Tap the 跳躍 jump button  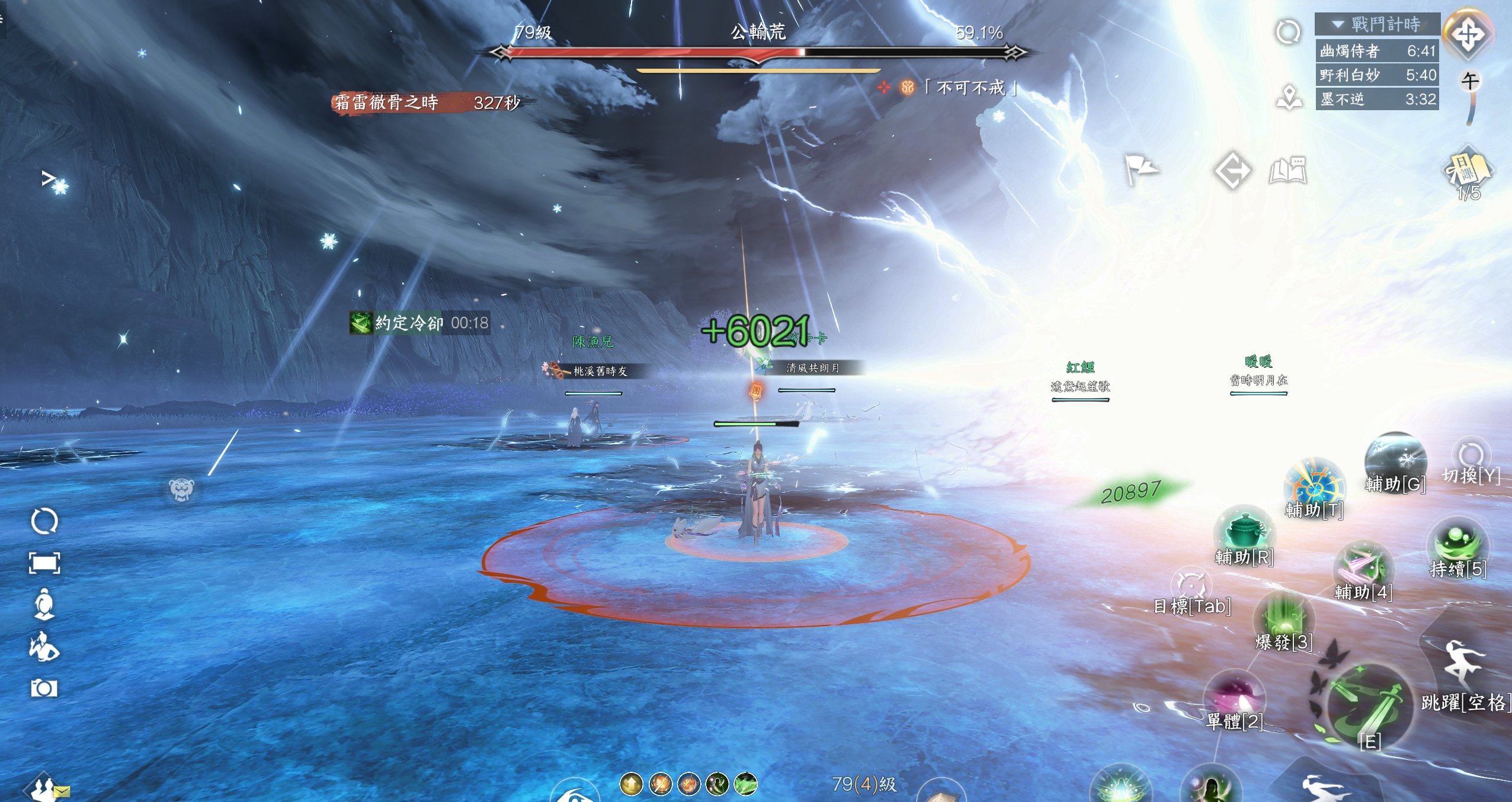click(x=1463, y=664)
